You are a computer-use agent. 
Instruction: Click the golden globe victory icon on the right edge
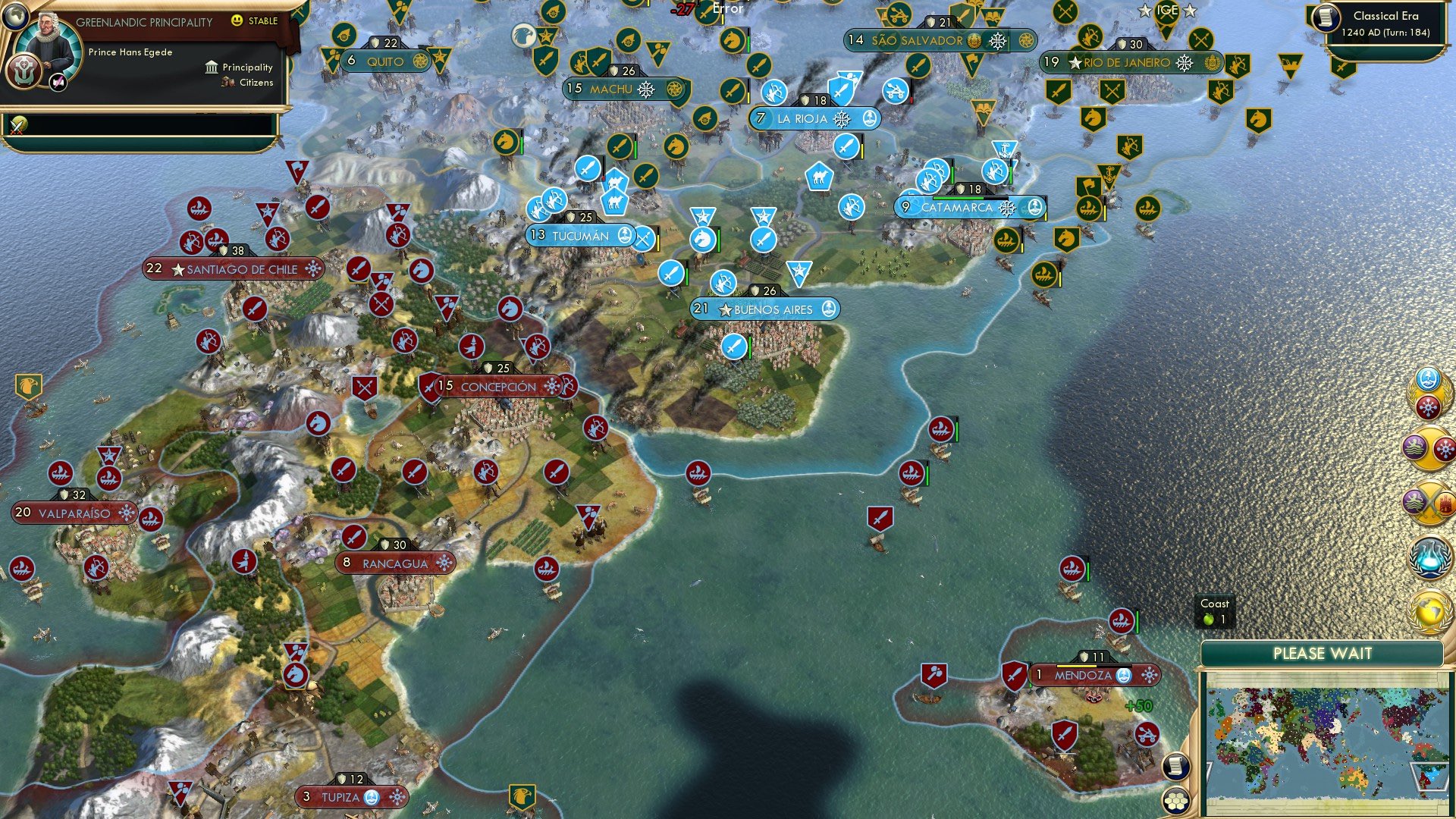(1431, 613)
